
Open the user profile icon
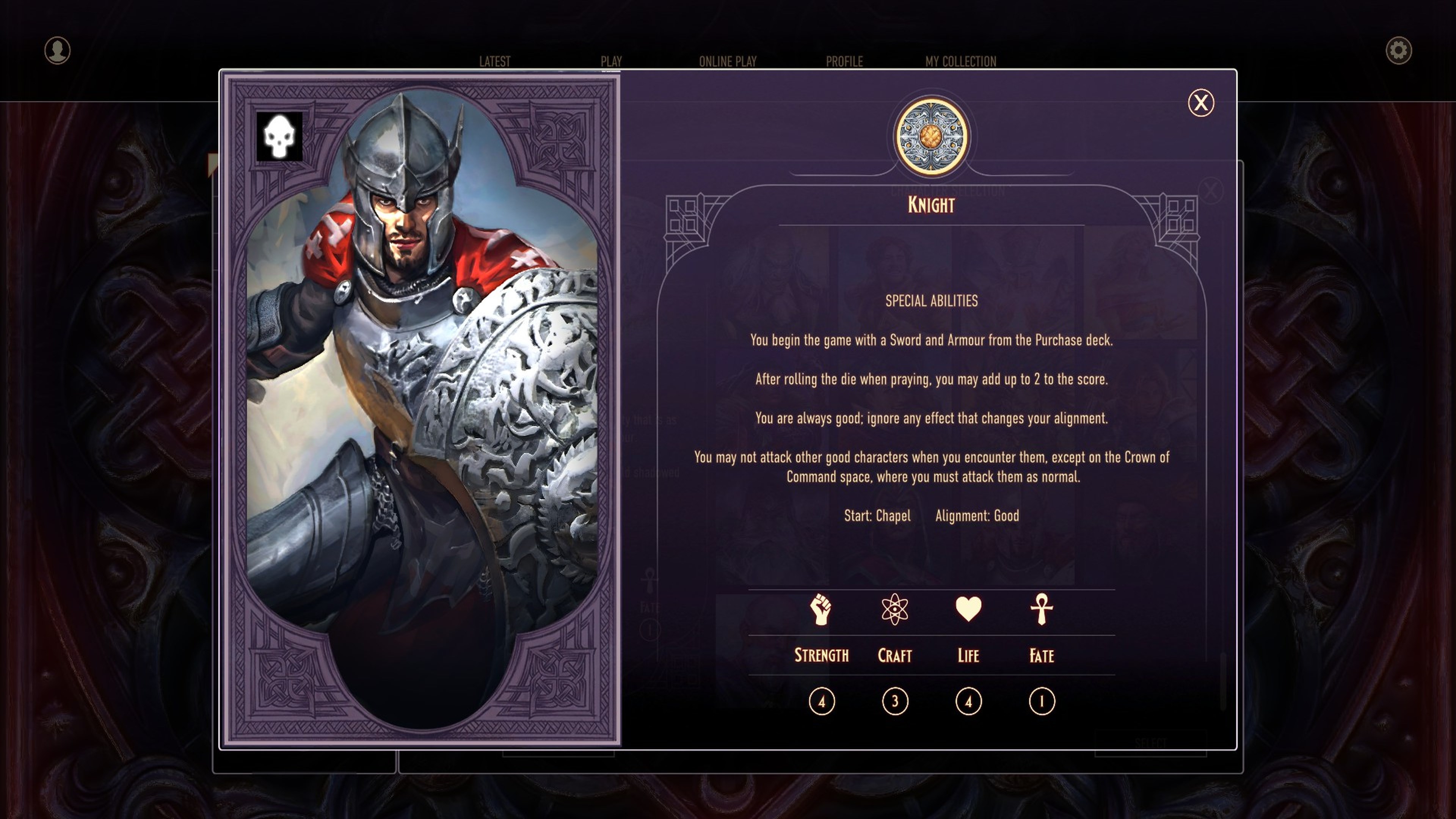pyautogui.click(x=57, y=51)
